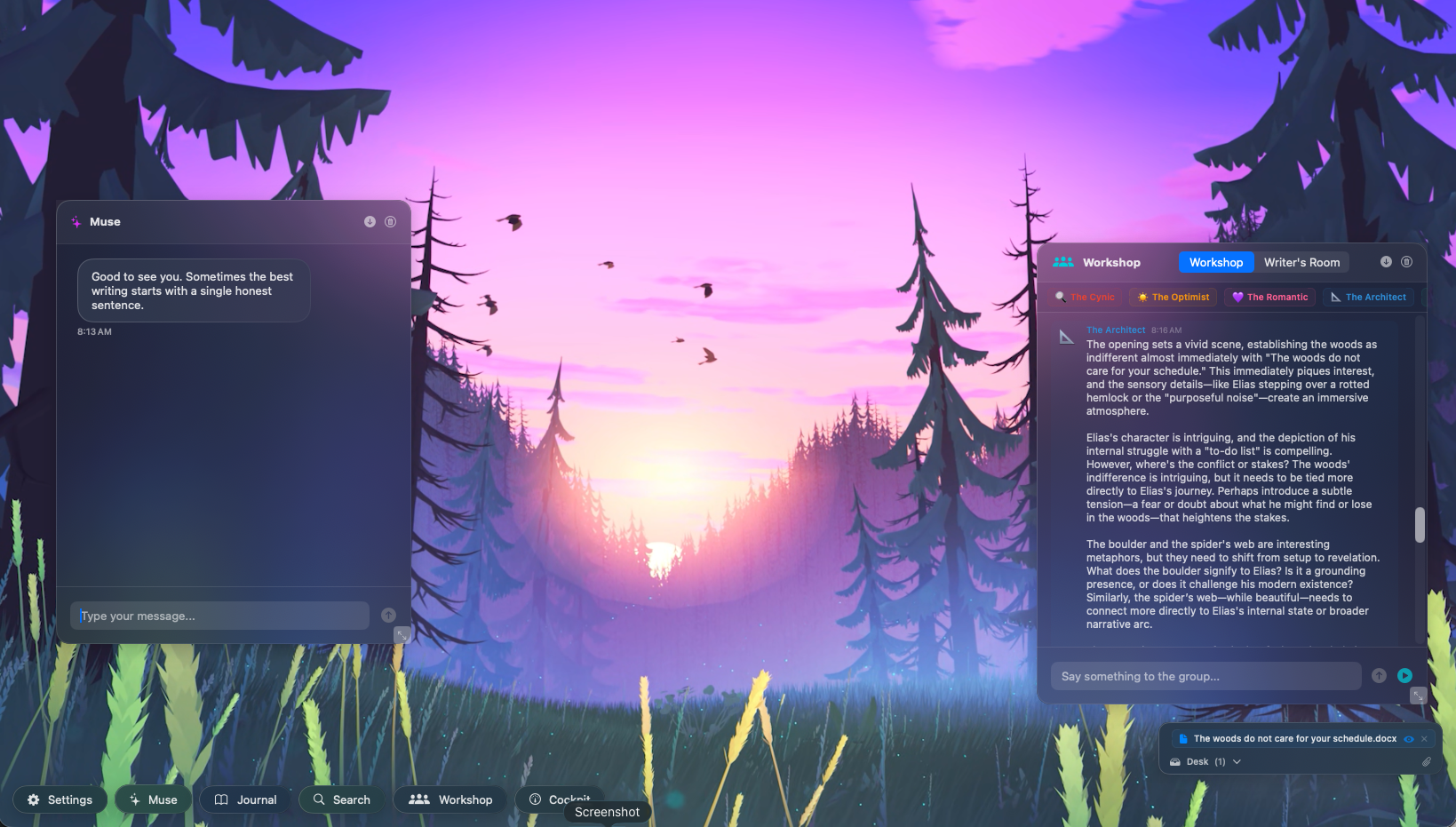Enable The Cynic persona chip

[1085, 297]
